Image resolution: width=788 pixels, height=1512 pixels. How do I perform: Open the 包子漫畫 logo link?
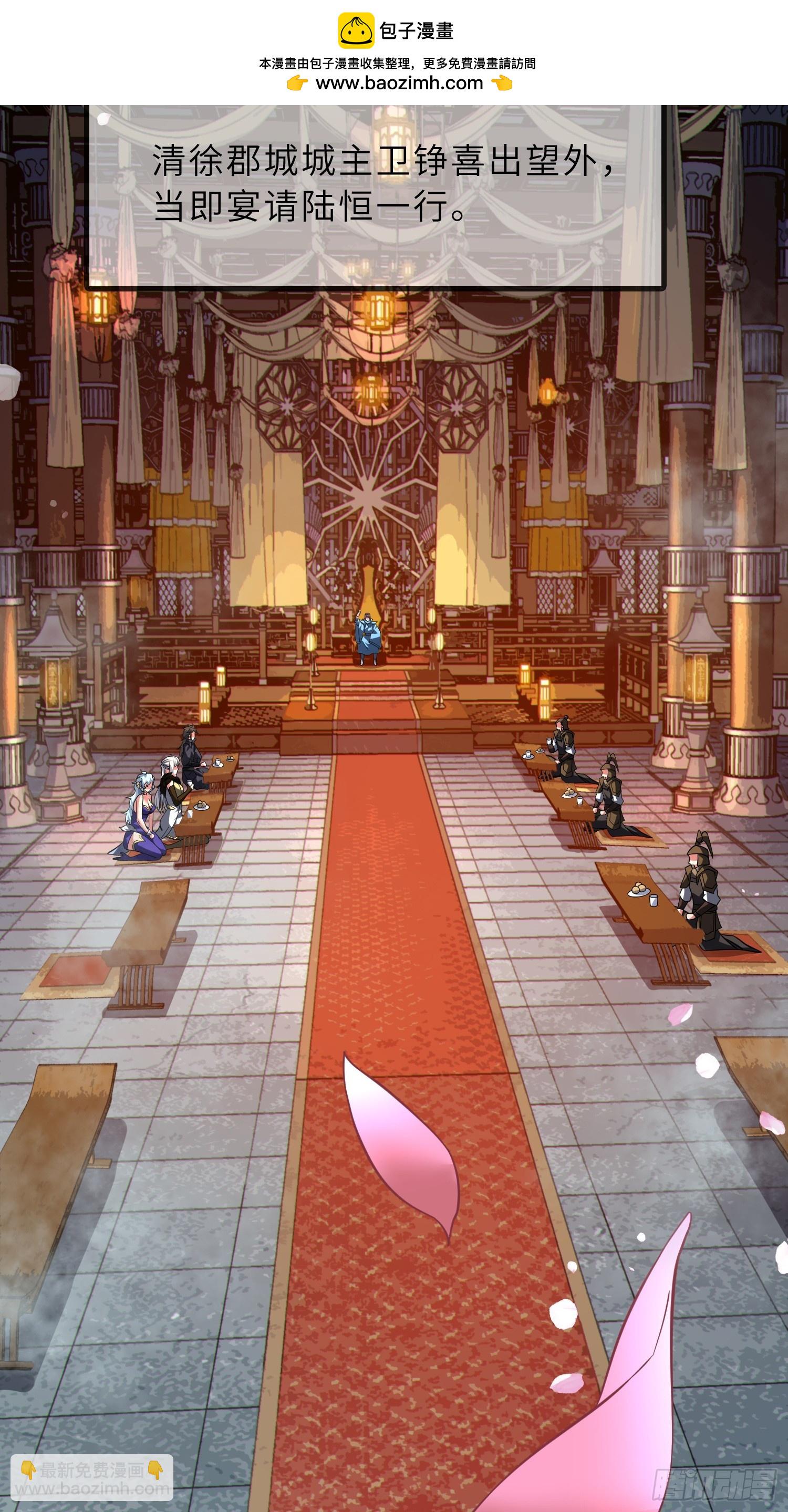point(396,31)
